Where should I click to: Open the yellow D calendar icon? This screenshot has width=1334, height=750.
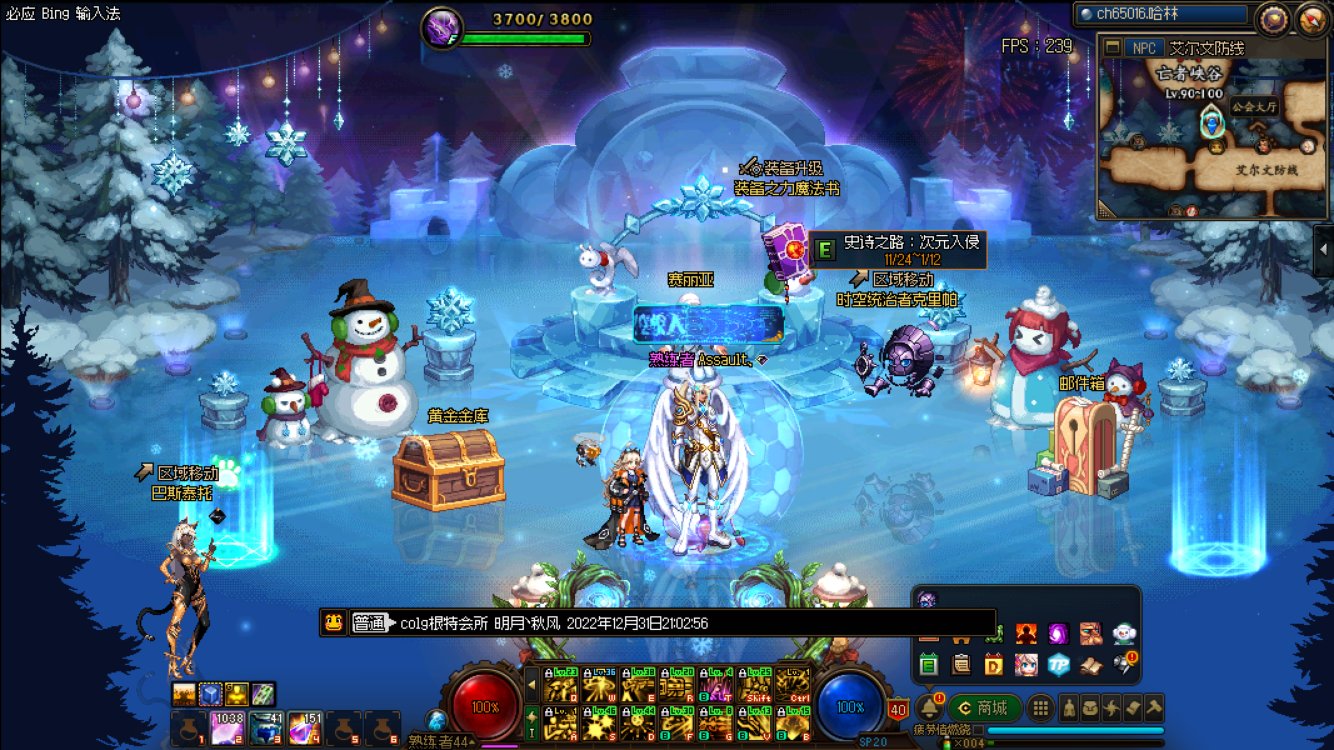(x=993, y=664)
